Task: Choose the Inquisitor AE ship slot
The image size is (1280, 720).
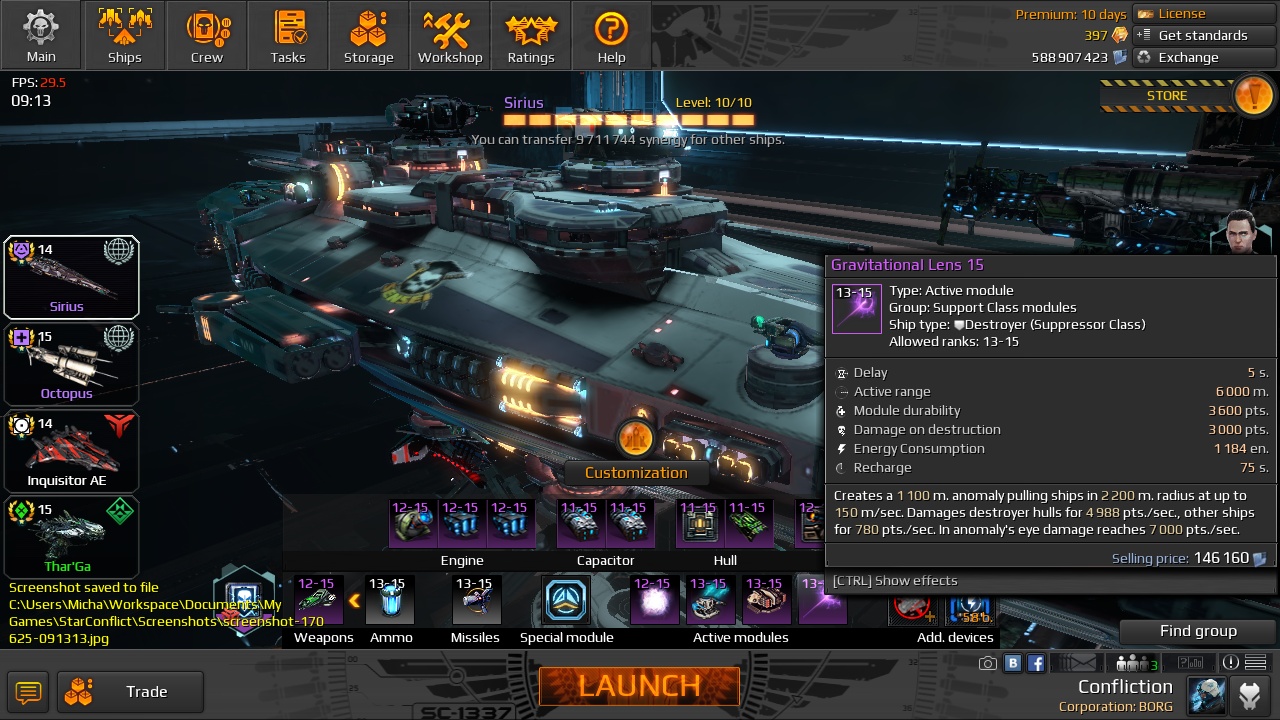Action: (71, 451)
